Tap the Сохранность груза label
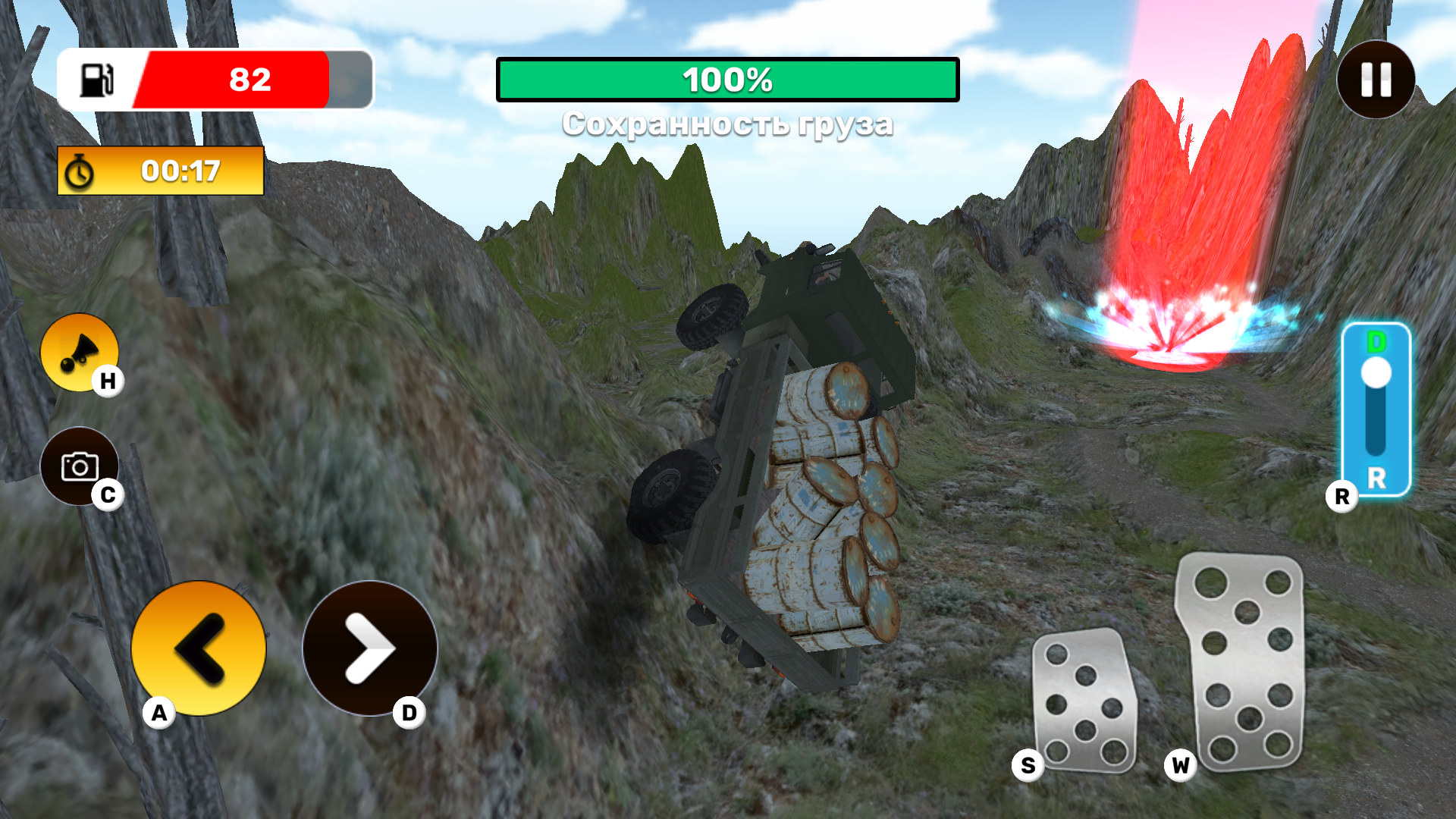This screenshot has width=1456, height=819. (728, 123)
